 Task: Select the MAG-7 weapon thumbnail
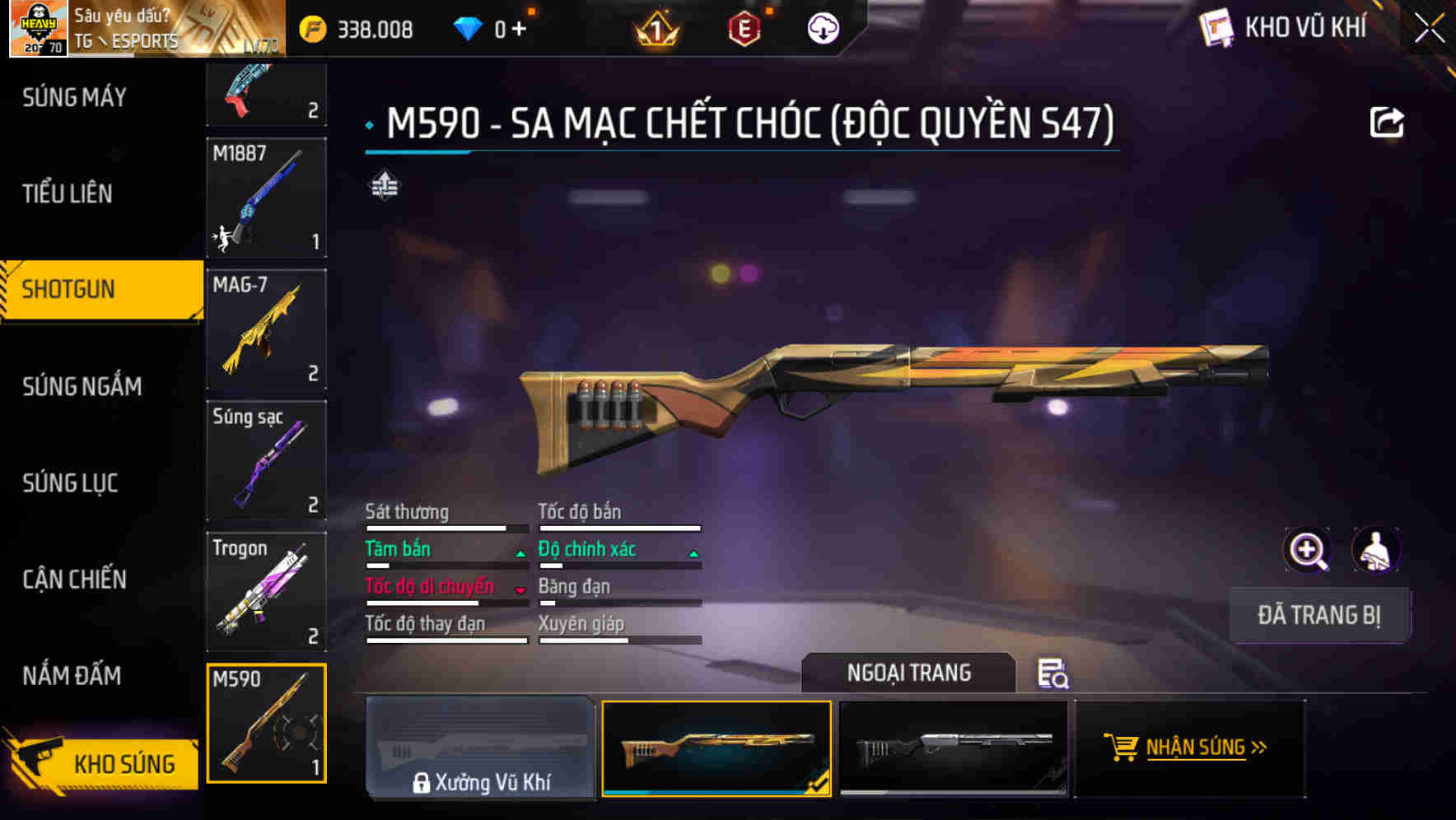(x=265, y=329)
